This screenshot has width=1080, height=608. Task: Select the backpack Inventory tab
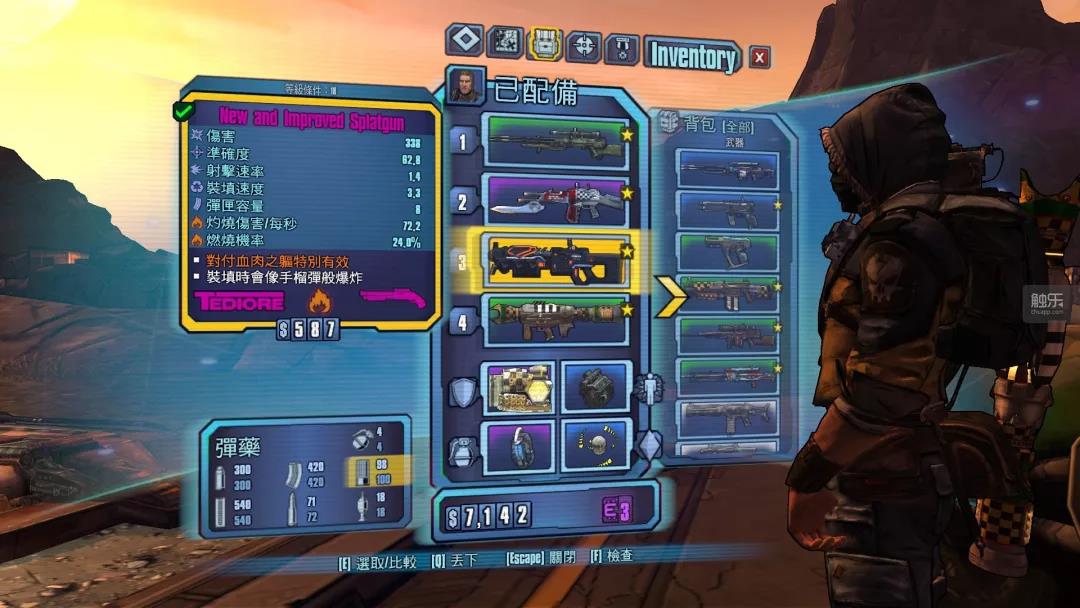(x=544, y=43)
